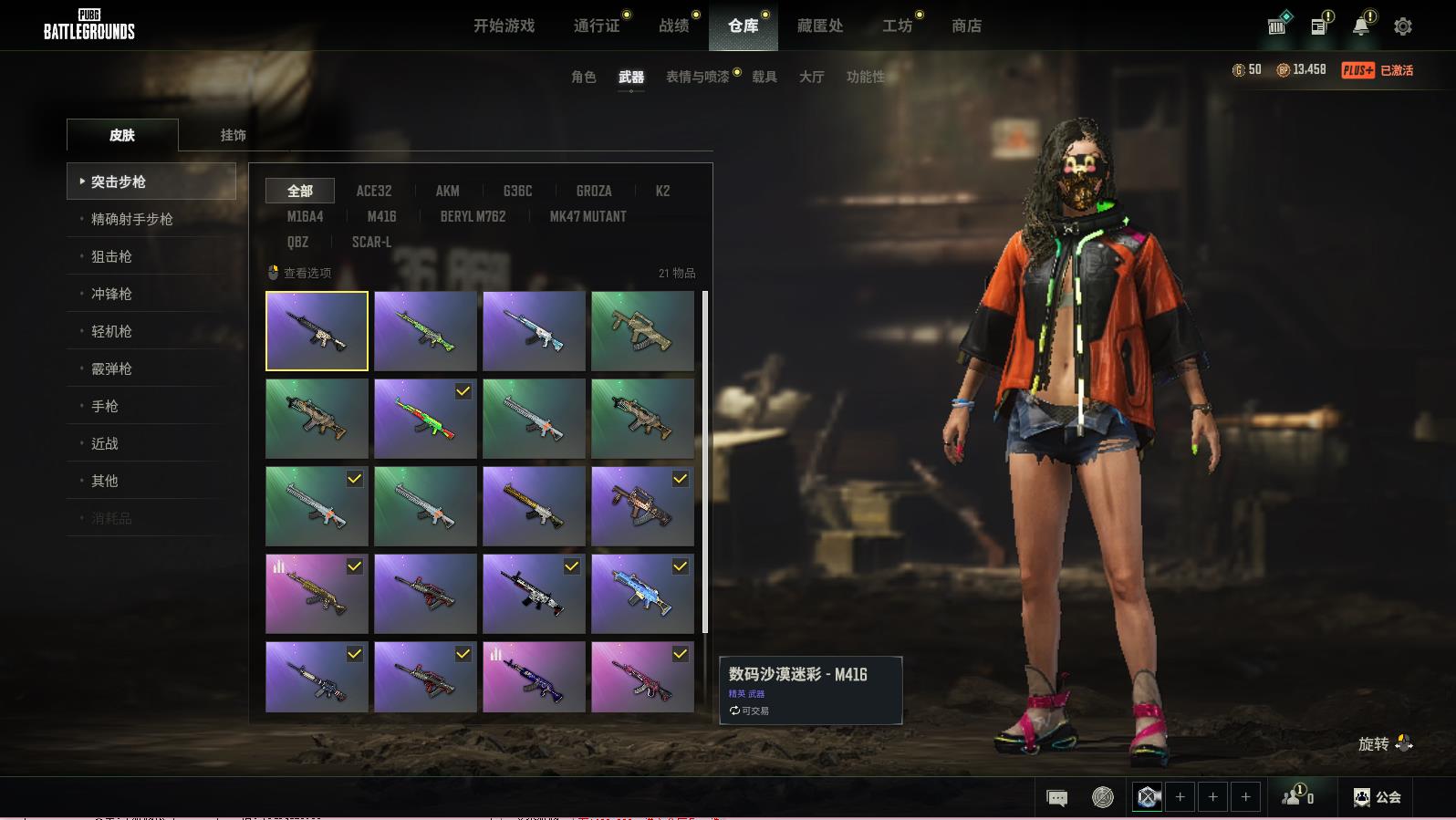Viewport: 1456px width, 820px height.
Task: Go to the 通行证 pass page
Action: 597,26
